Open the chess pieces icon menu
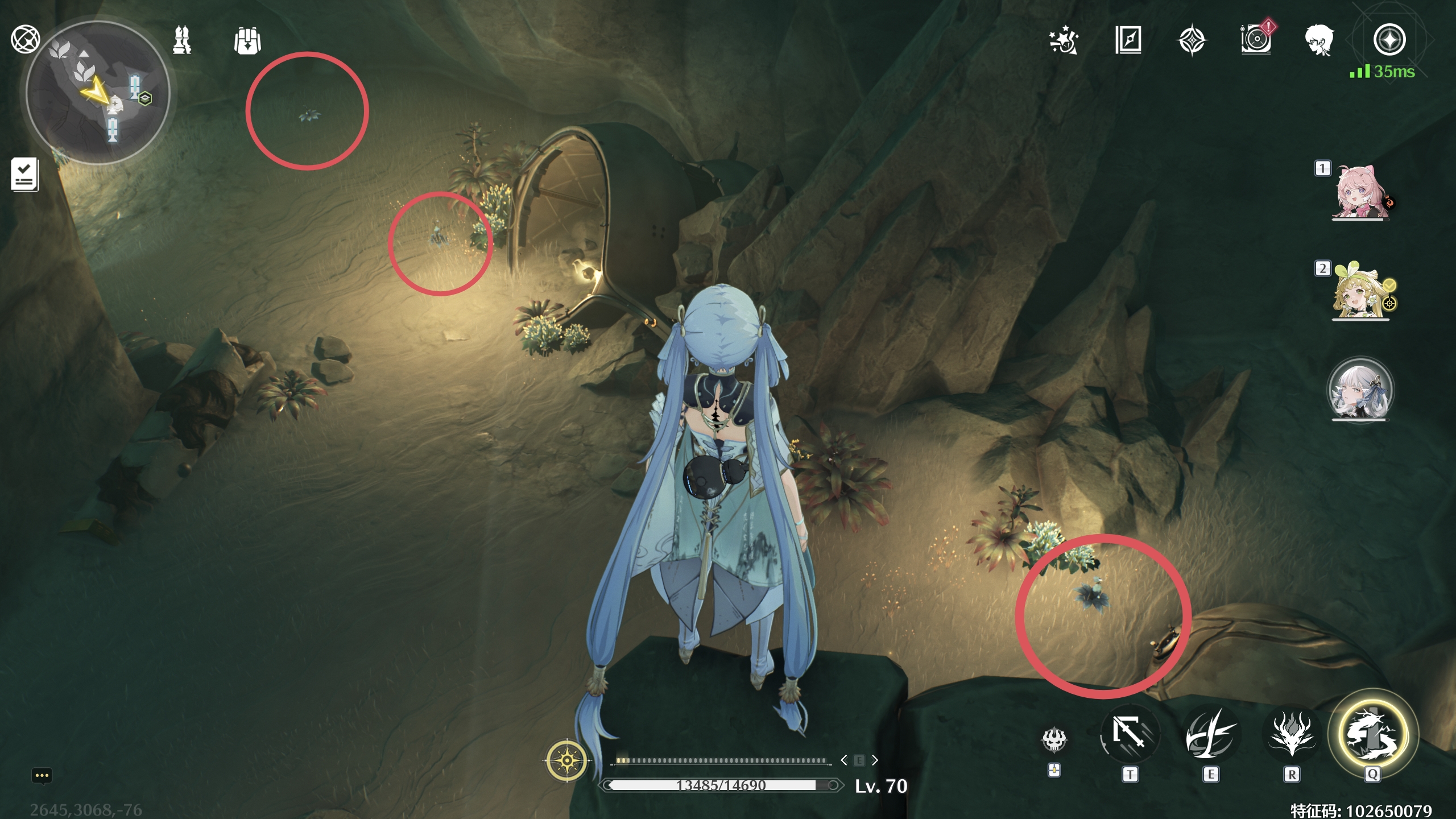The height and width of the screenshot is (819, 1456). [182, 40]
